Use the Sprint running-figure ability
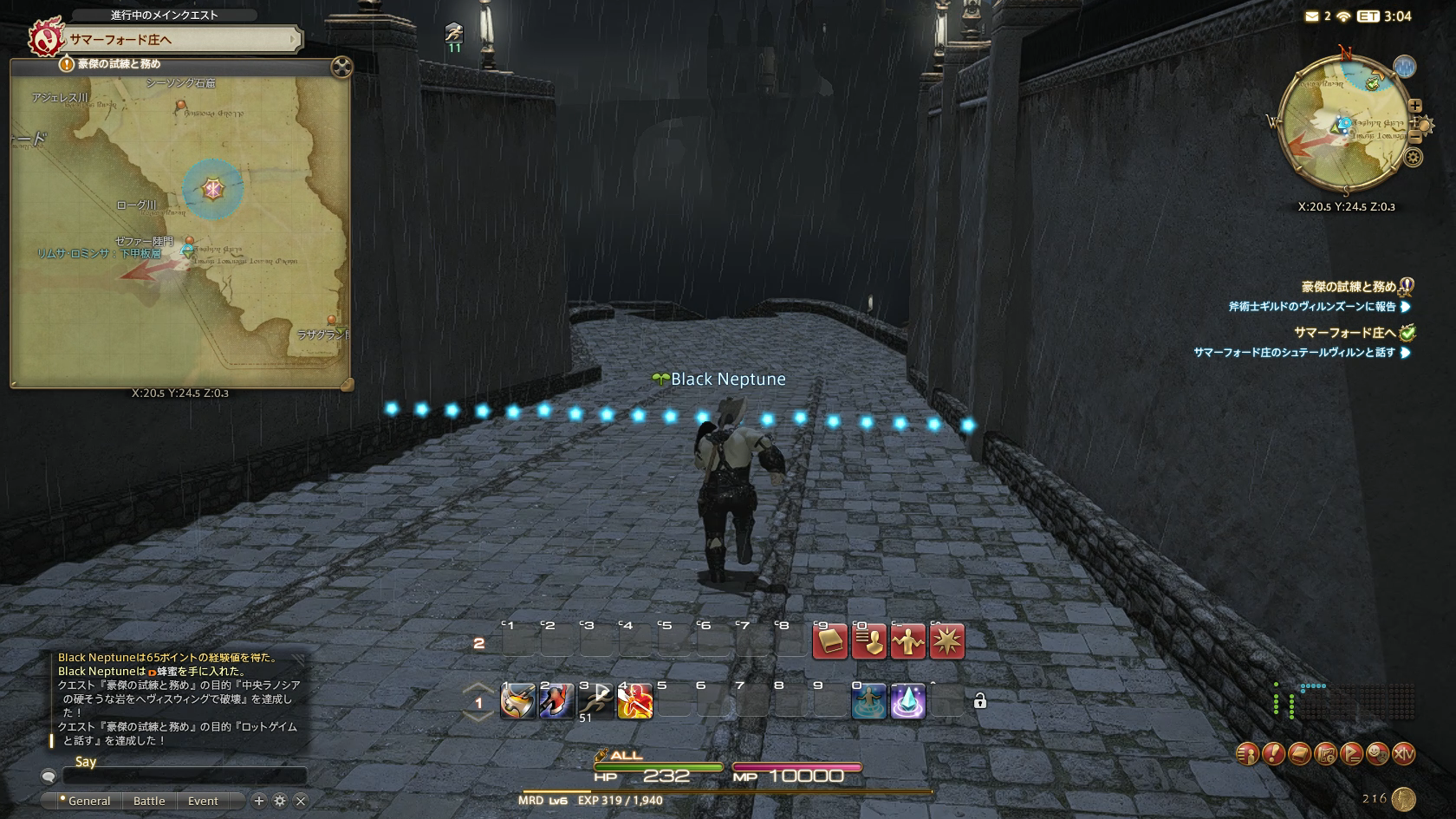 (596, 701)
